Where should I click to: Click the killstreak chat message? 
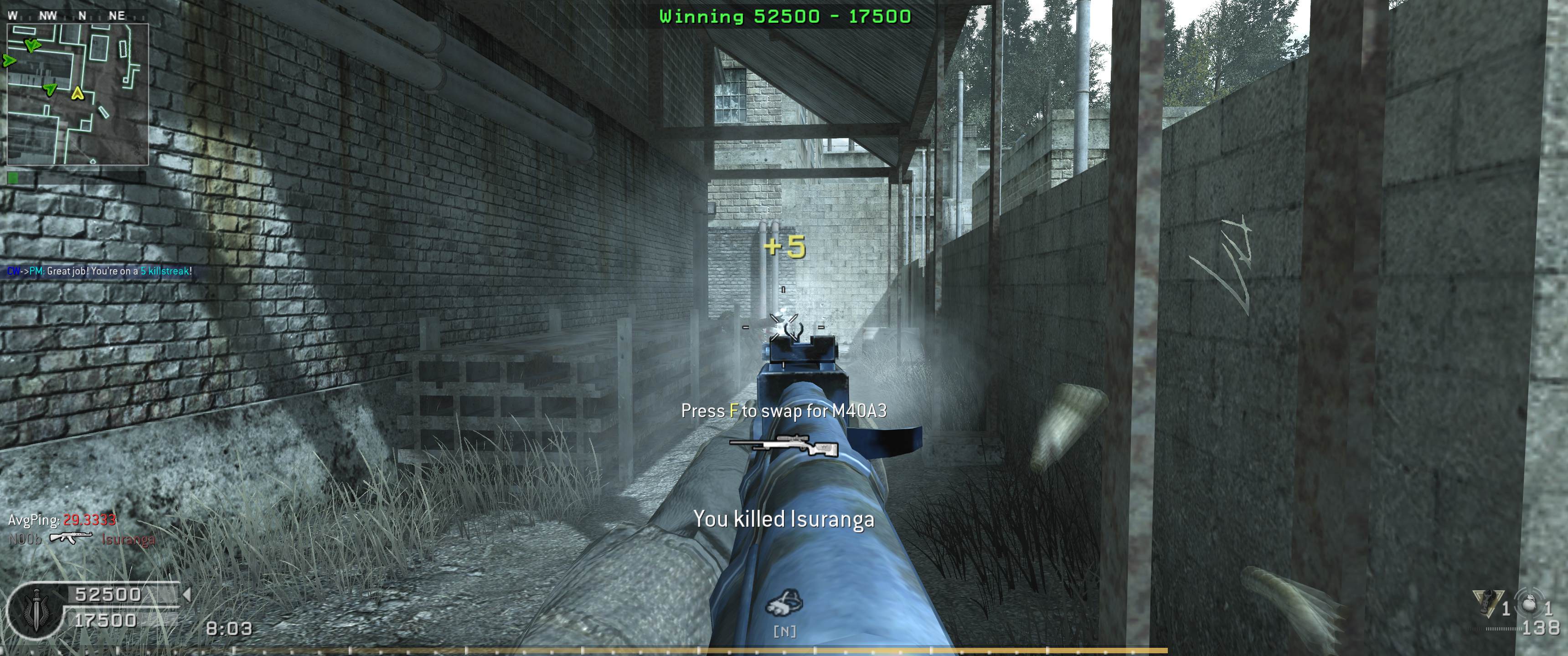(x=100, y=272)
